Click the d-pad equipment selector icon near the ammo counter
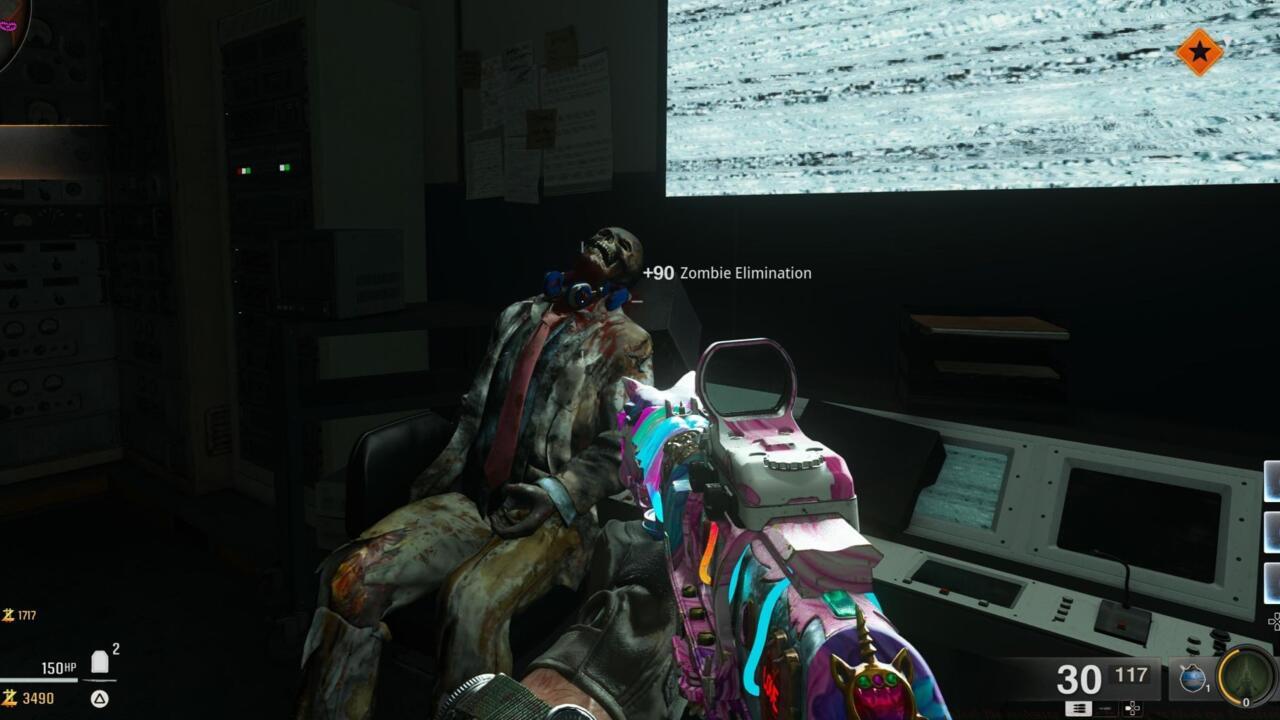The height and width of the screenshot is (720, 1280). click(1132, 707)
